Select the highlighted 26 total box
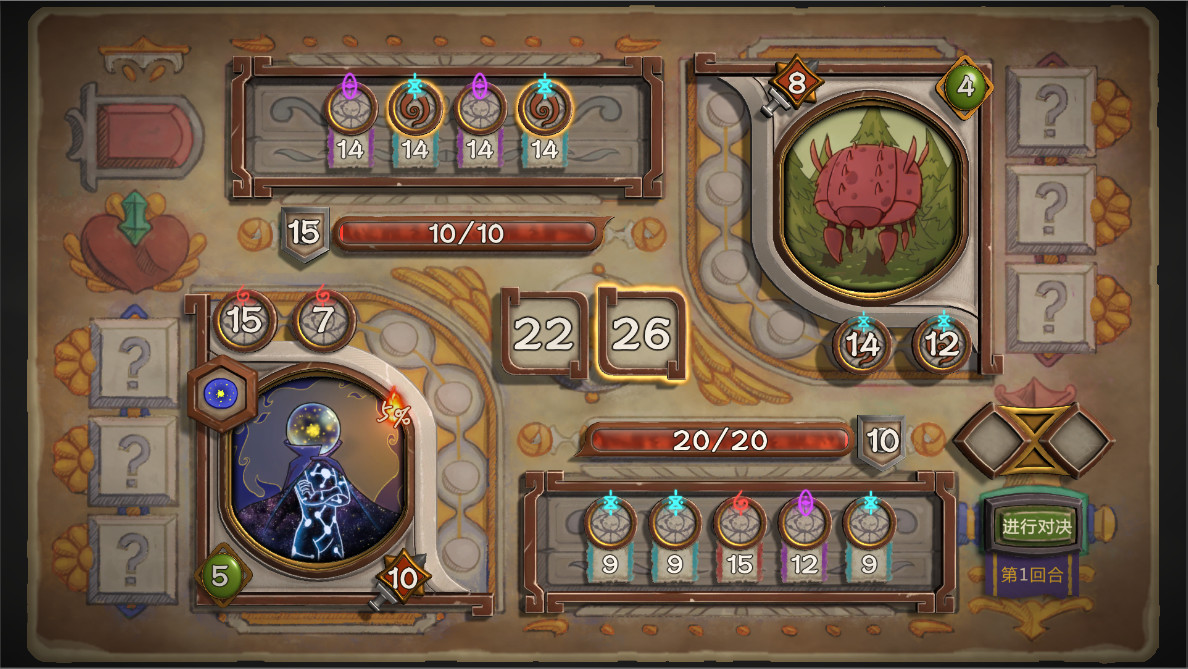 click(x=640, y=335)
